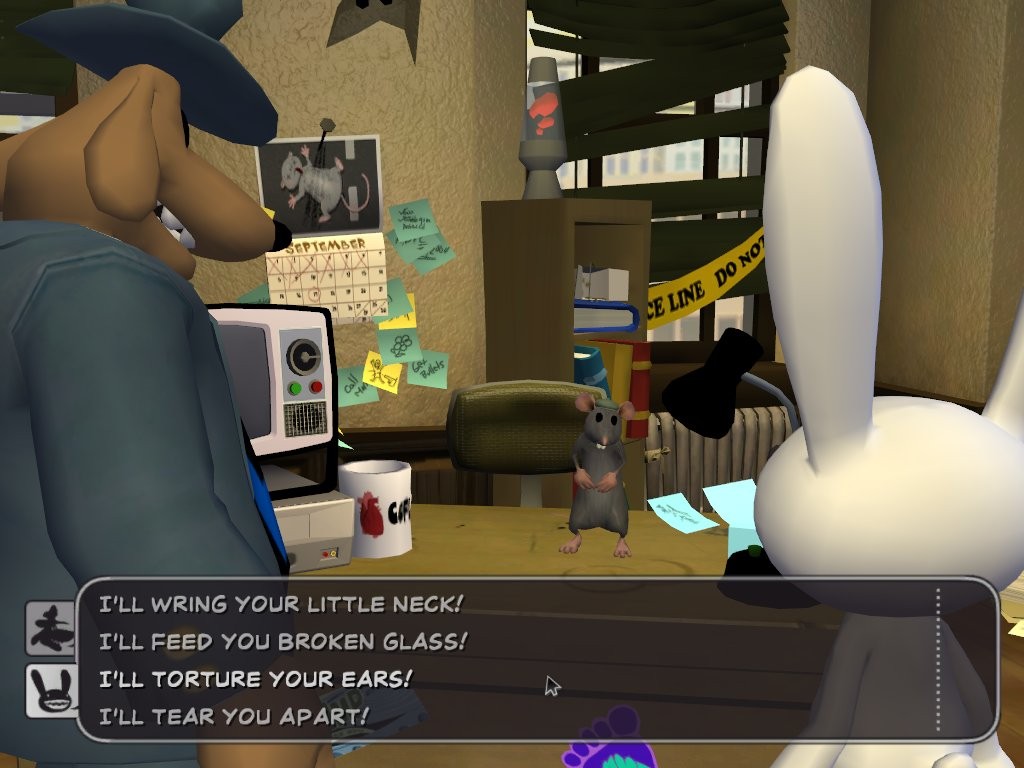Click the Max rabbit-head dialogue tab
1024x768 pixels.
tap(50, 690)
